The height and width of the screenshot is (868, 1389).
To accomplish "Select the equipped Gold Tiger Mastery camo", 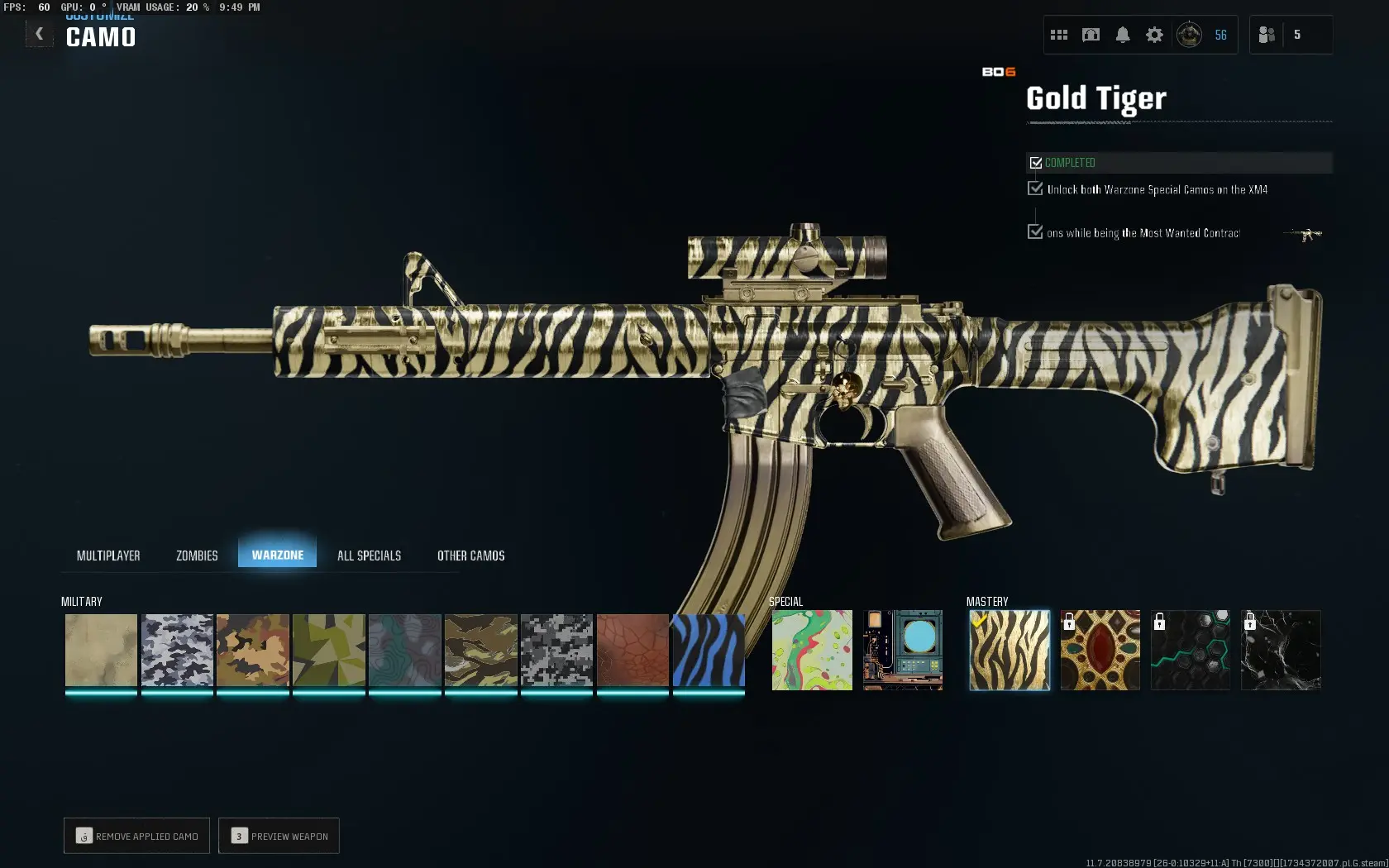I will 1009,651.
